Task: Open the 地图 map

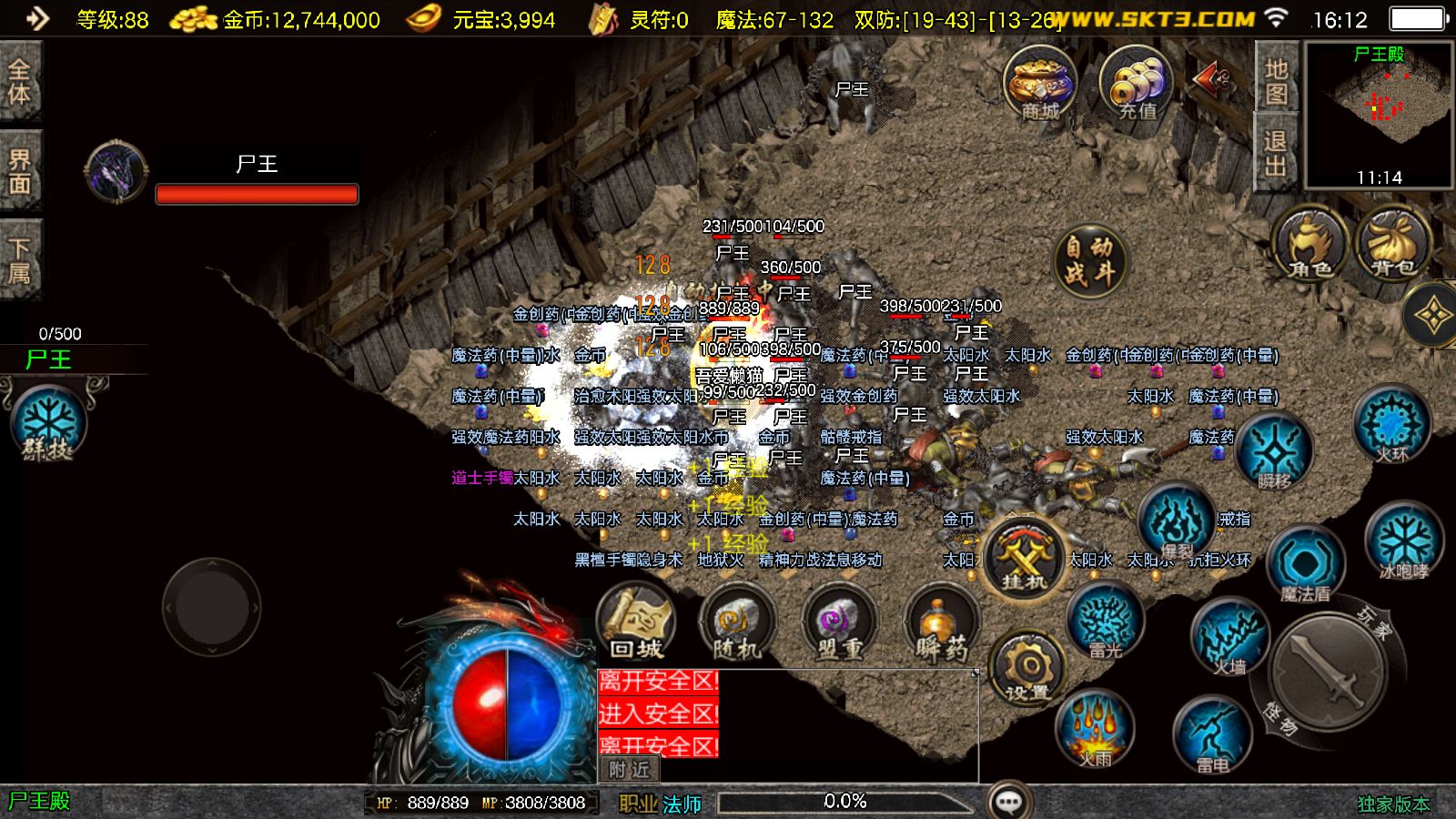Action: tap(1276, 81)
